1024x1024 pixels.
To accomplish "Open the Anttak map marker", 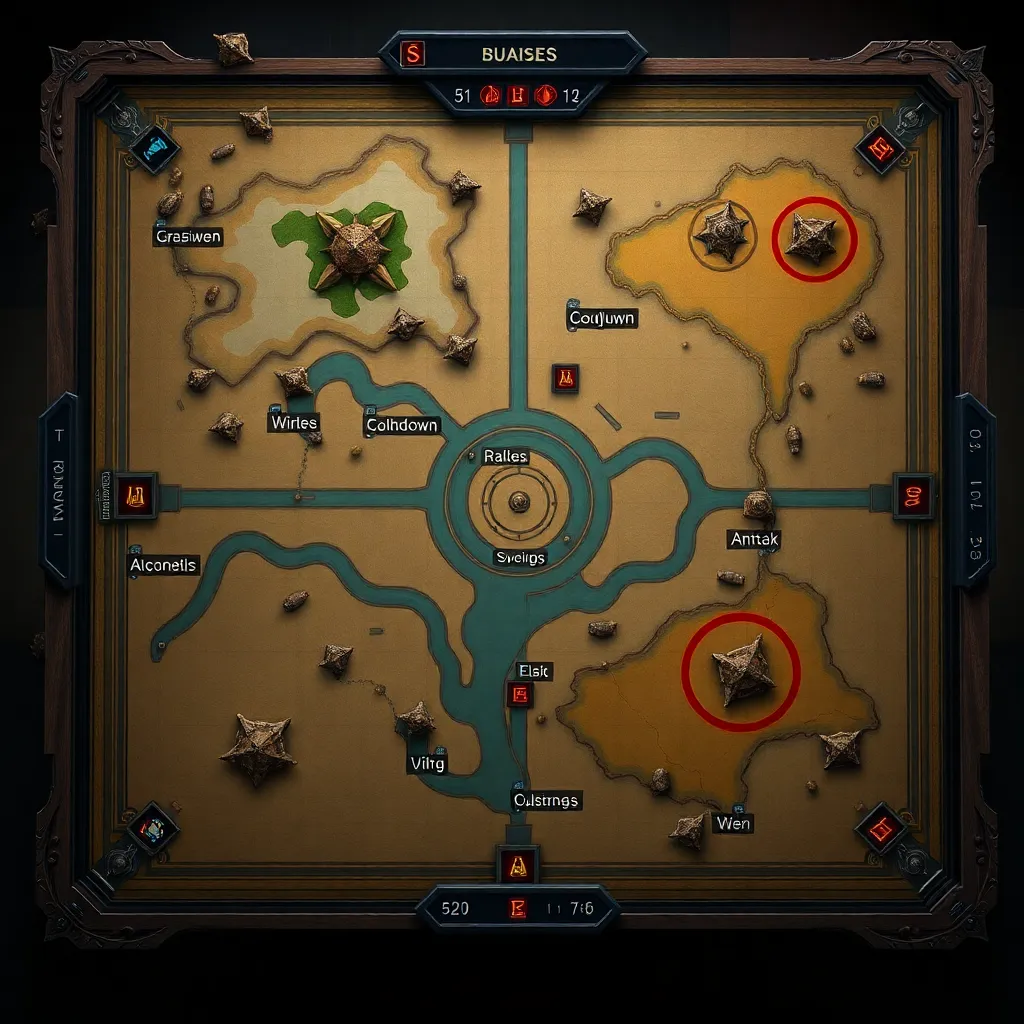I will pos(753,539).
